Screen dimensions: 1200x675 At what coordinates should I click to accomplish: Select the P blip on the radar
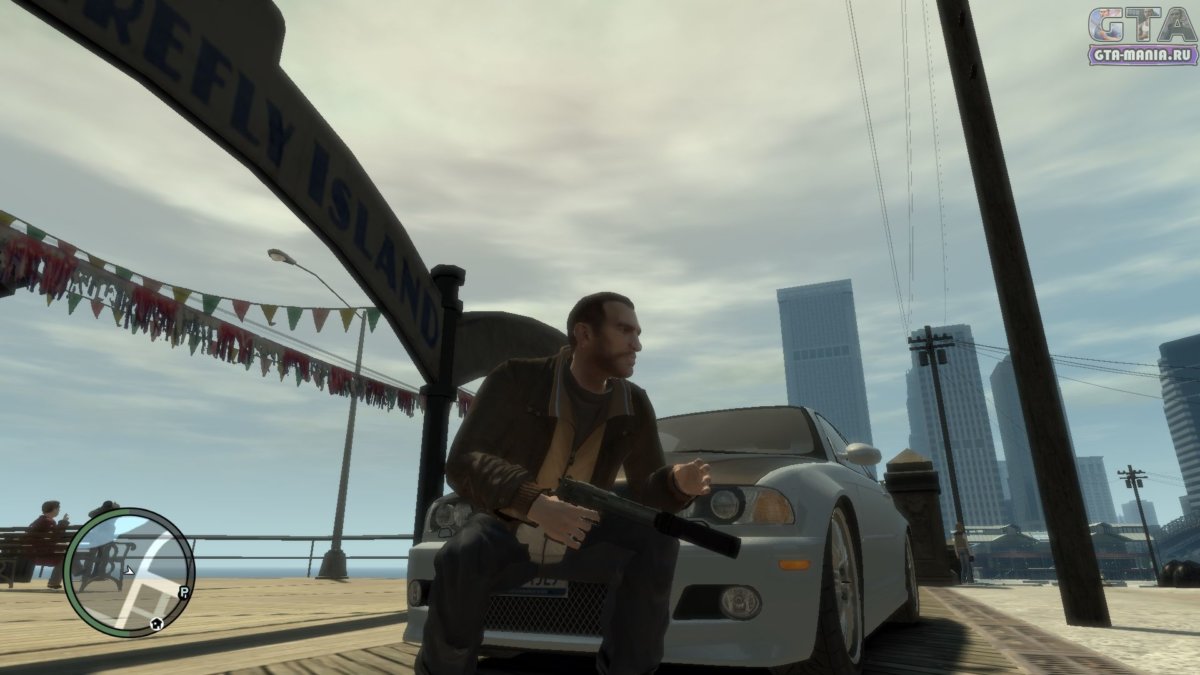[x=185, y=592]
